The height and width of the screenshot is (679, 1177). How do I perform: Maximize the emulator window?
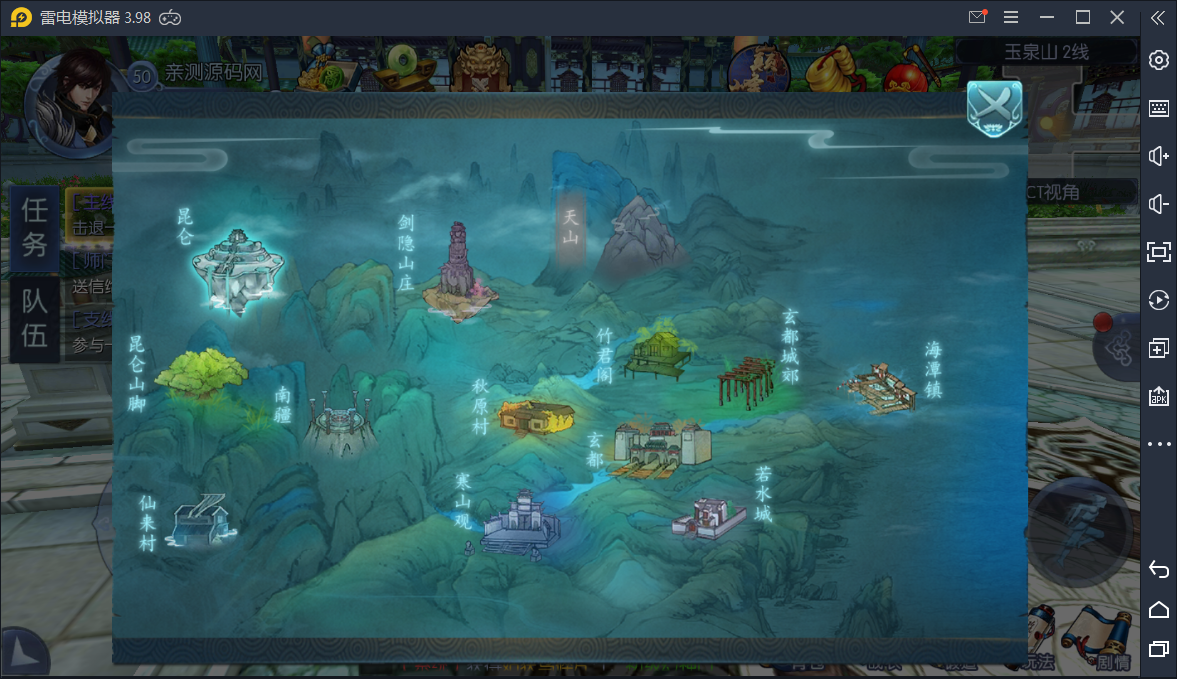[x=1082, y=17]
